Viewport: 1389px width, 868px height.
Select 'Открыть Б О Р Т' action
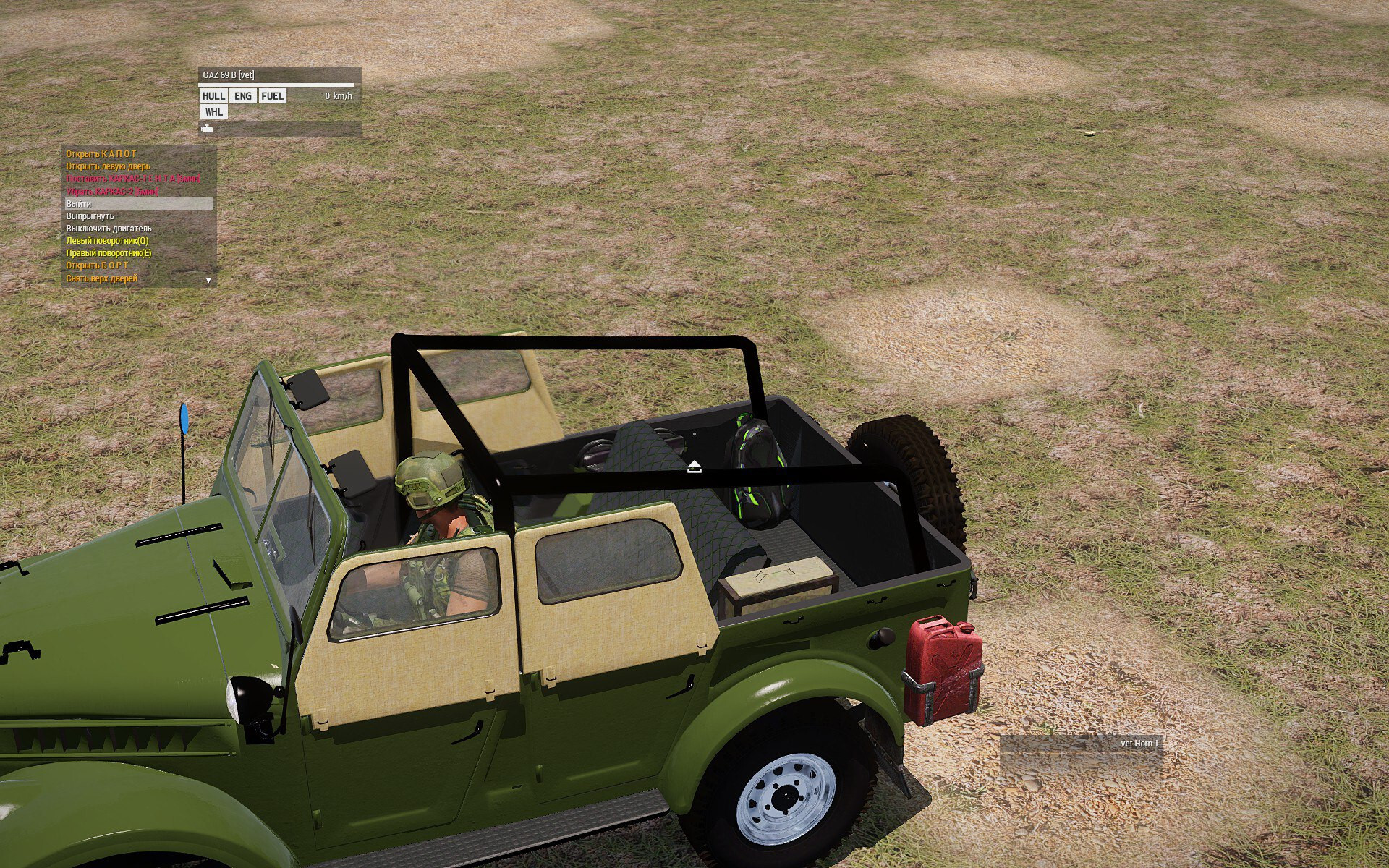tap(97, 265)
